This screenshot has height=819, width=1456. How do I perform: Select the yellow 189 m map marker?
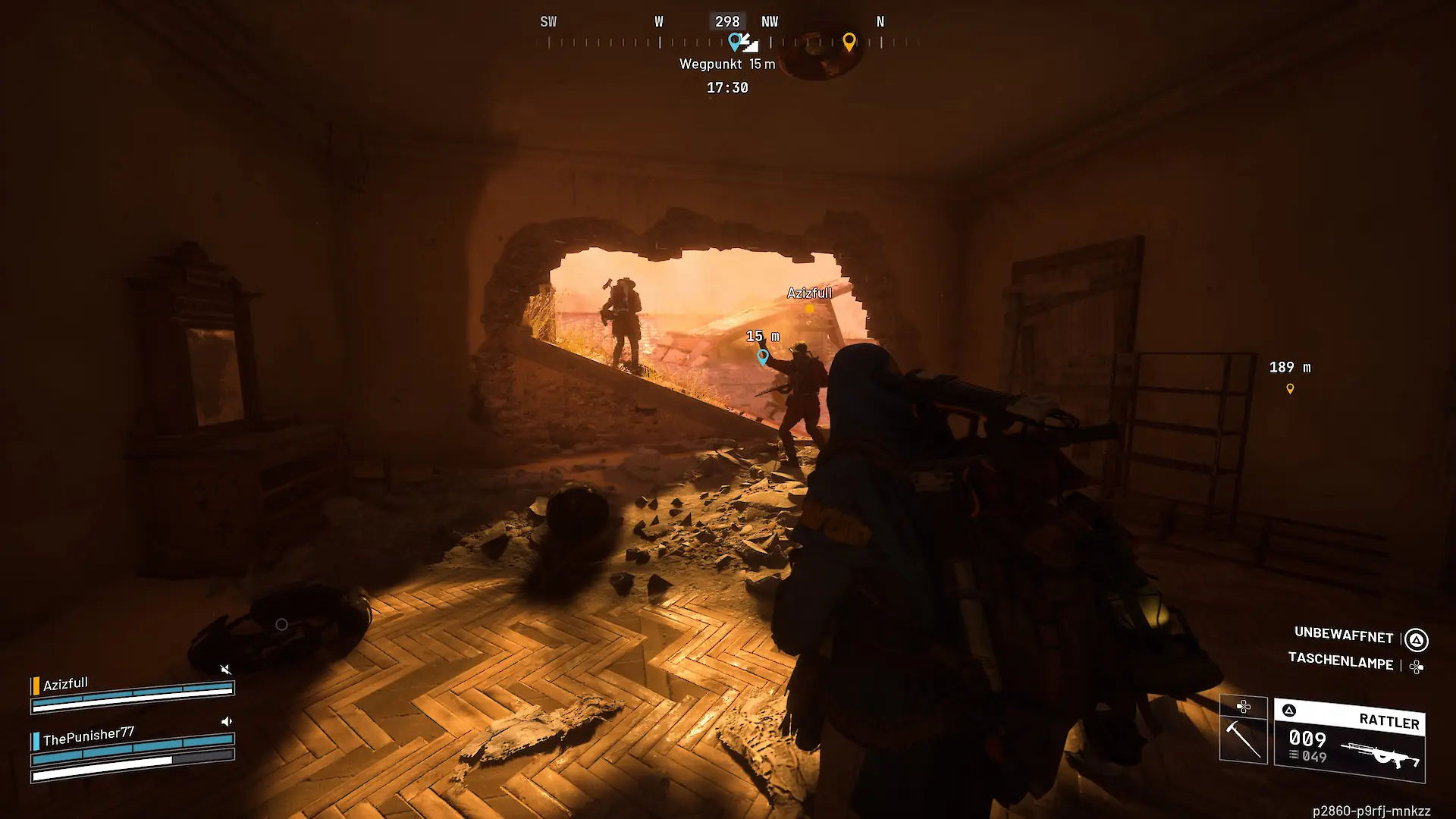(1290, 389)
